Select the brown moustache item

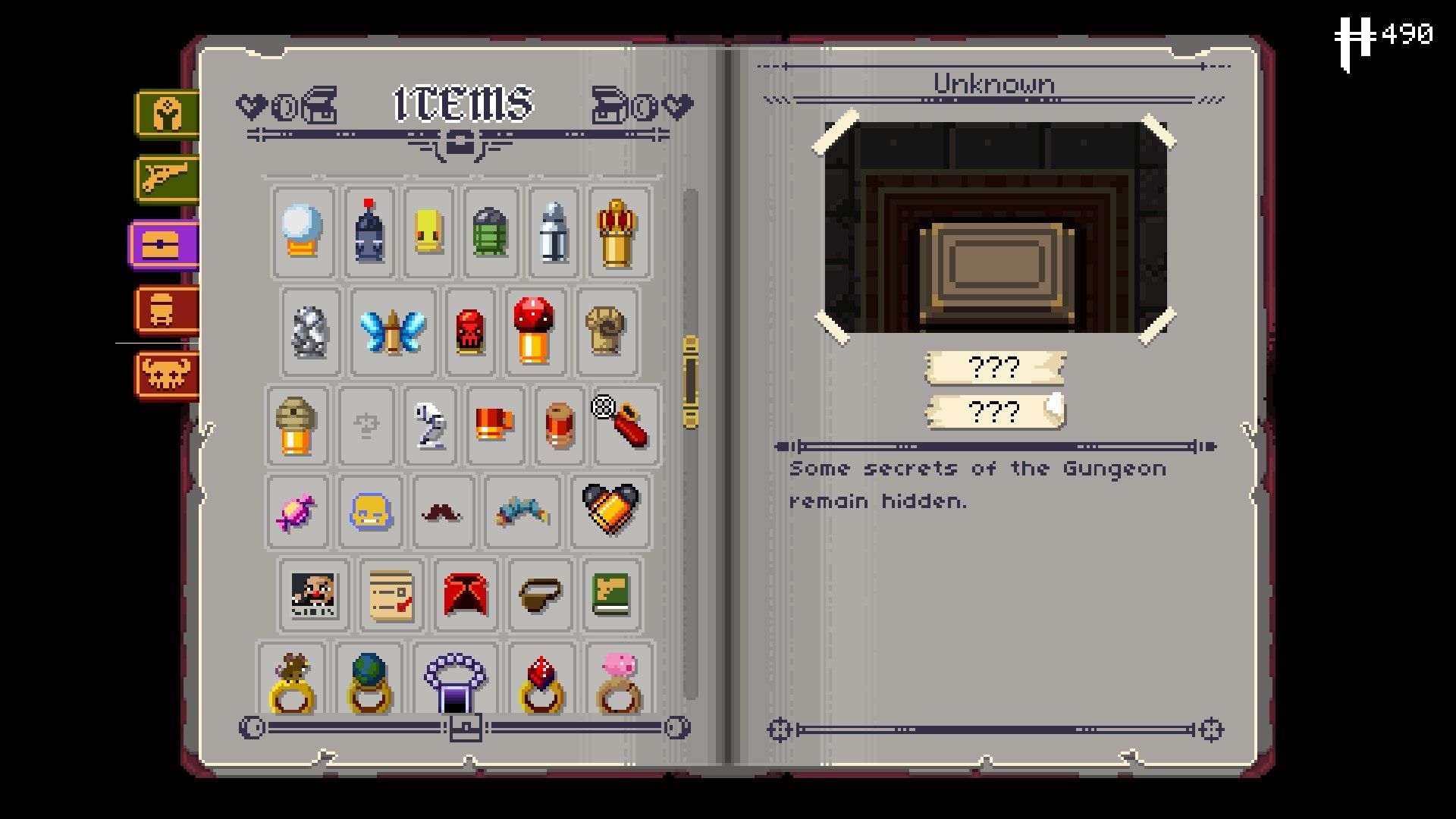[444, 510]
